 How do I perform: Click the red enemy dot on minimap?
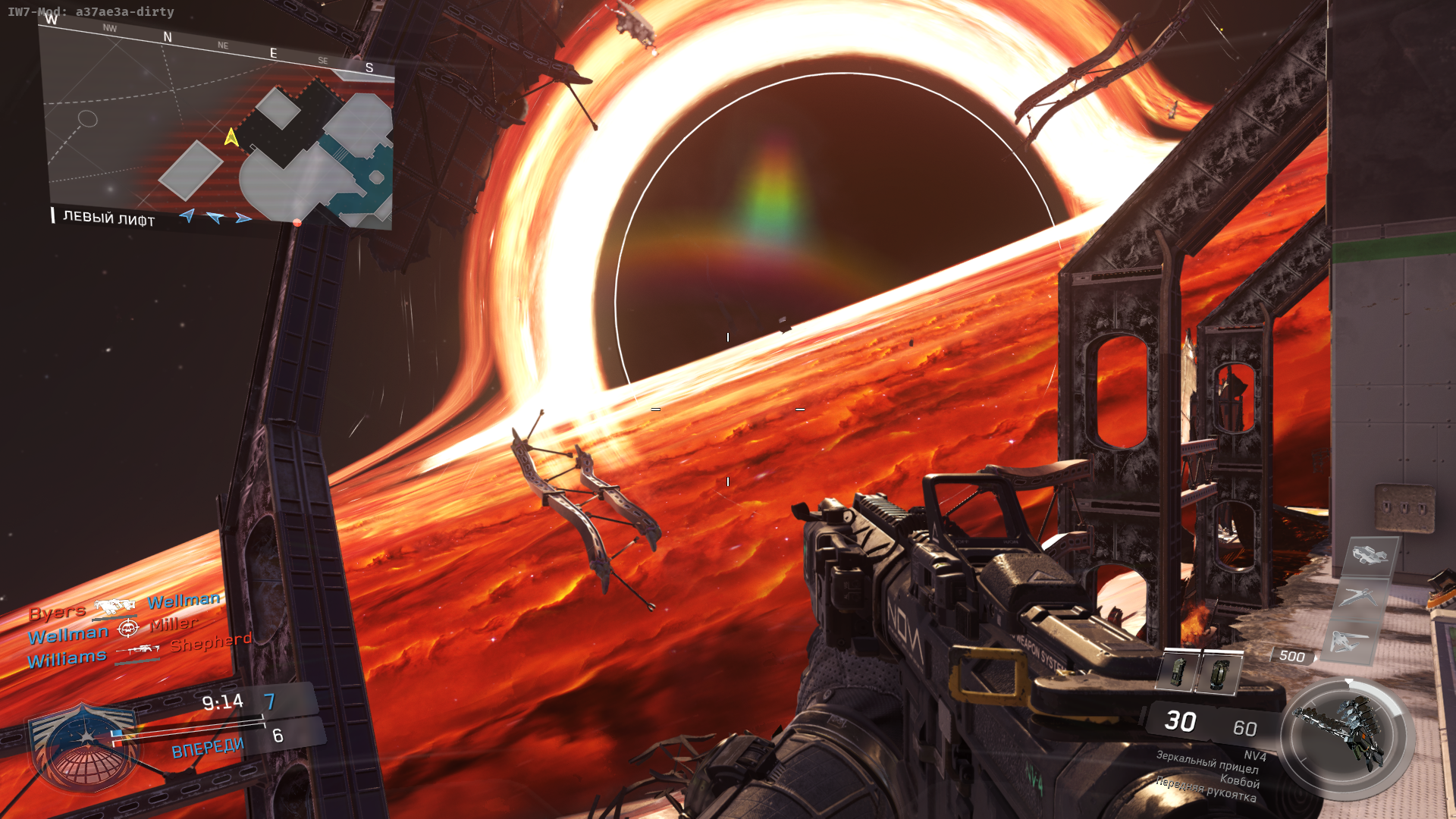point(297,222)
